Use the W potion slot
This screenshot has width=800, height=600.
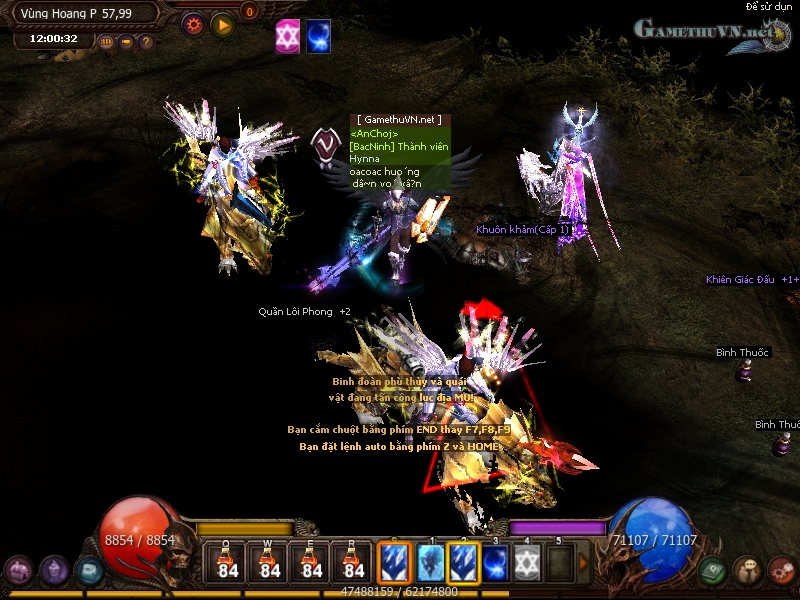pos(270,562)
